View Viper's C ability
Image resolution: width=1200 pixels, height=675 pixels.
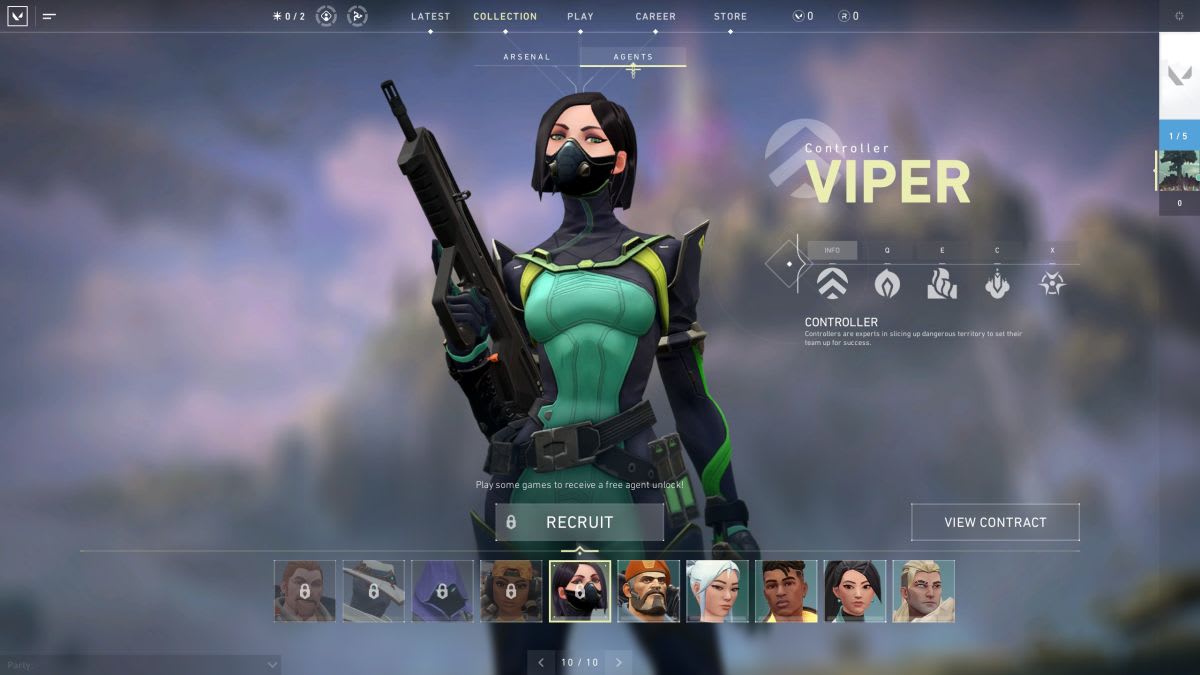997,284
